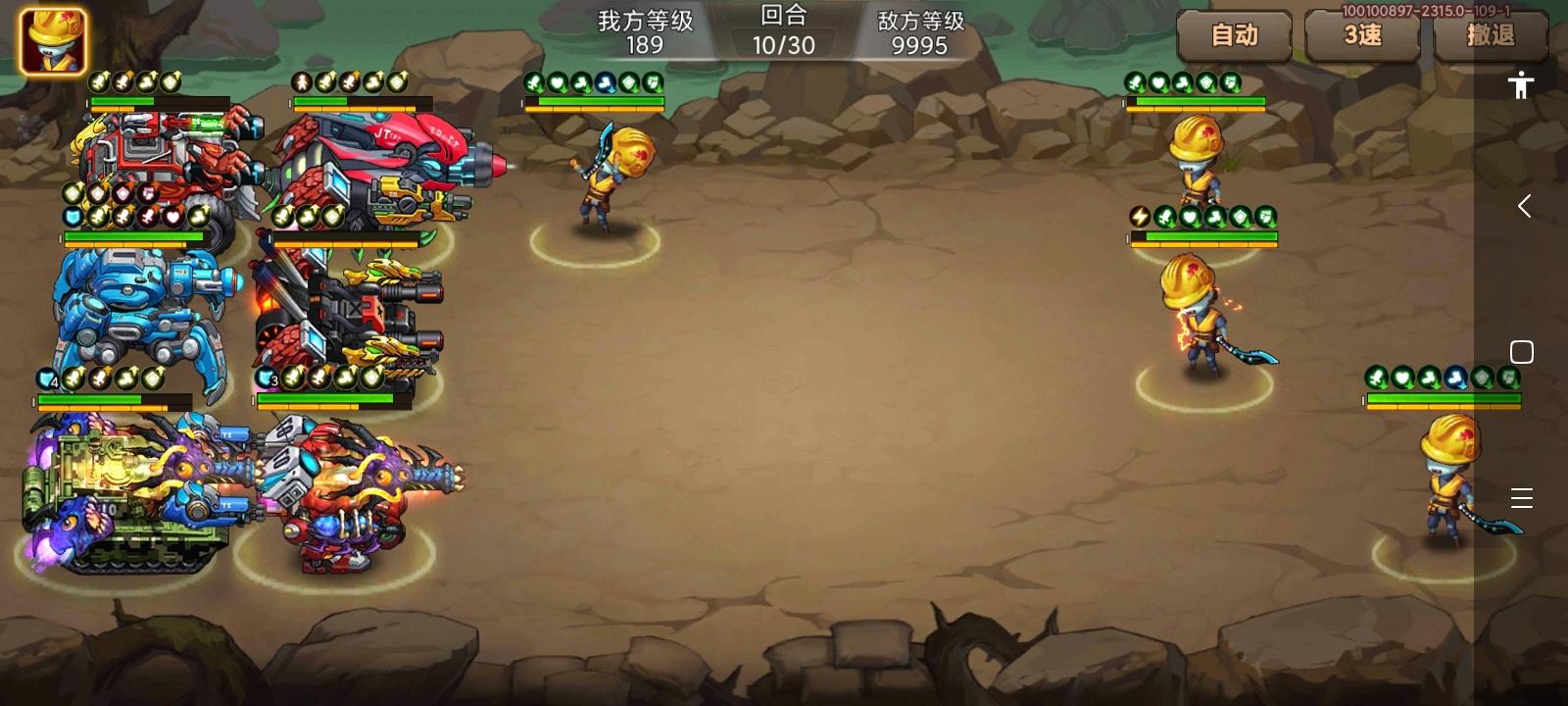Open the hamburger menu on the right edge
Viewport: 1568px width, 706px height.
(1522, 498)
